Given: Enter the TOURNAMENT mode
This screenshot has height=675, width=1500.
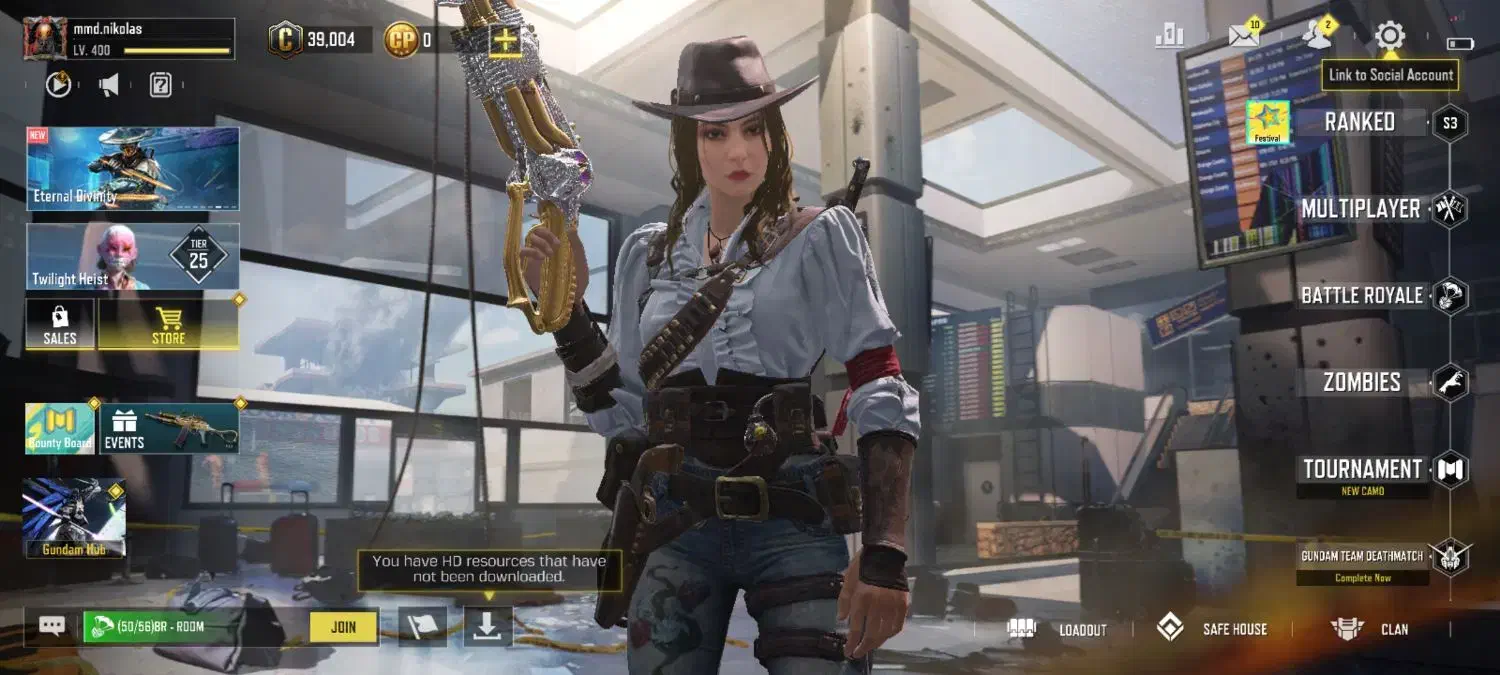Looking at the screenshot, I should tap(1362, 469).
